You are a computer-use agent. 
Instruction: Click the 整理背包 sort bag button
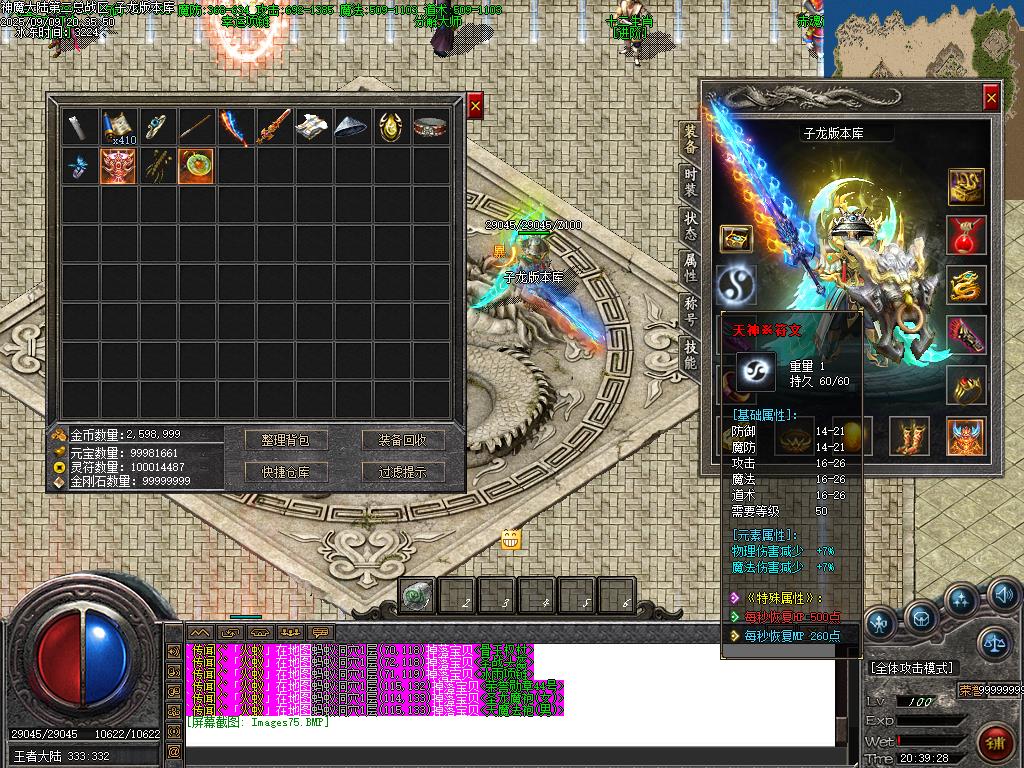coord(286,440)
